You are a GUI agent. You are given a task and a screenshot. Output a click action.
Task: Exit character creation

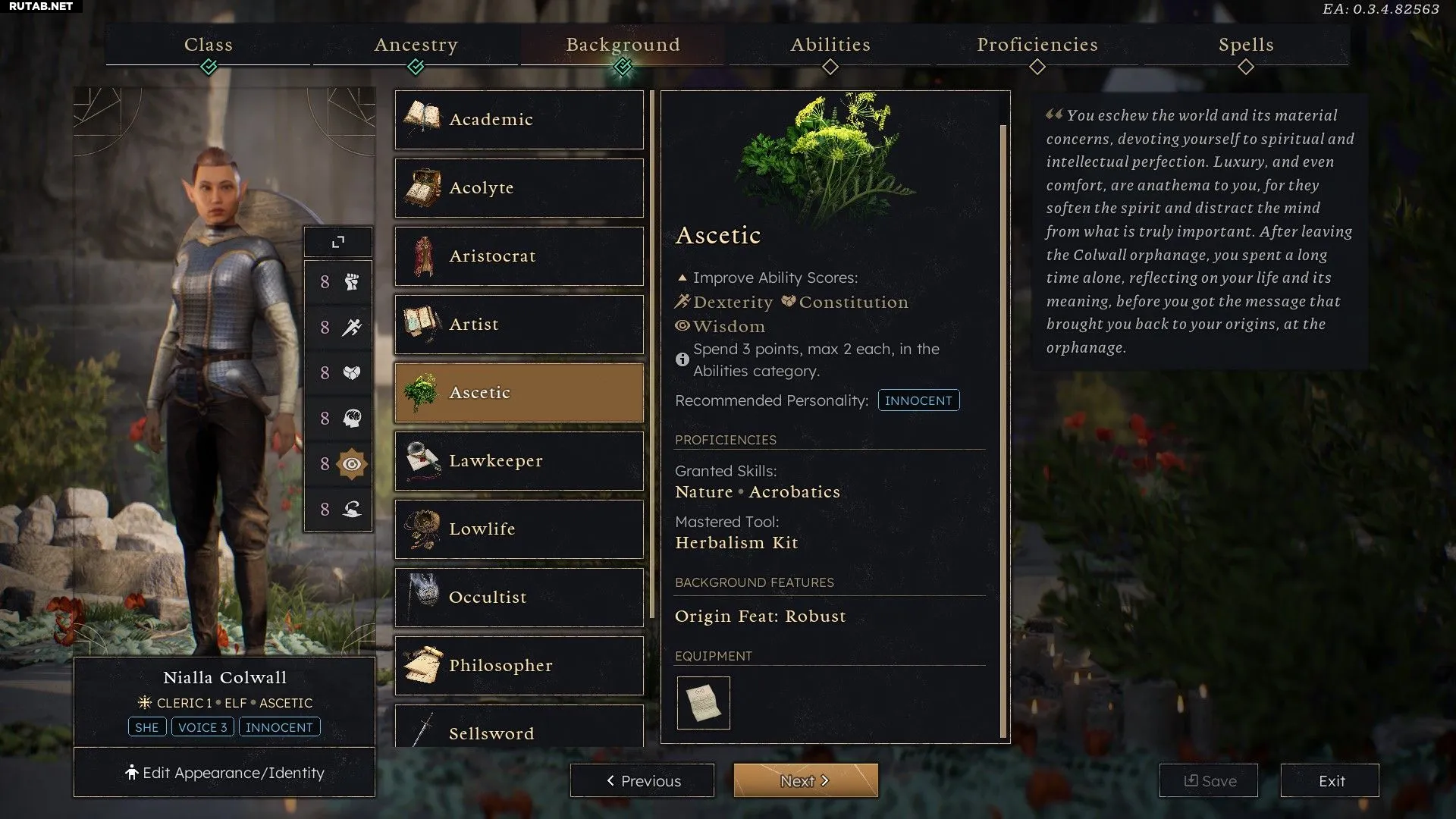coord(1330,780)
